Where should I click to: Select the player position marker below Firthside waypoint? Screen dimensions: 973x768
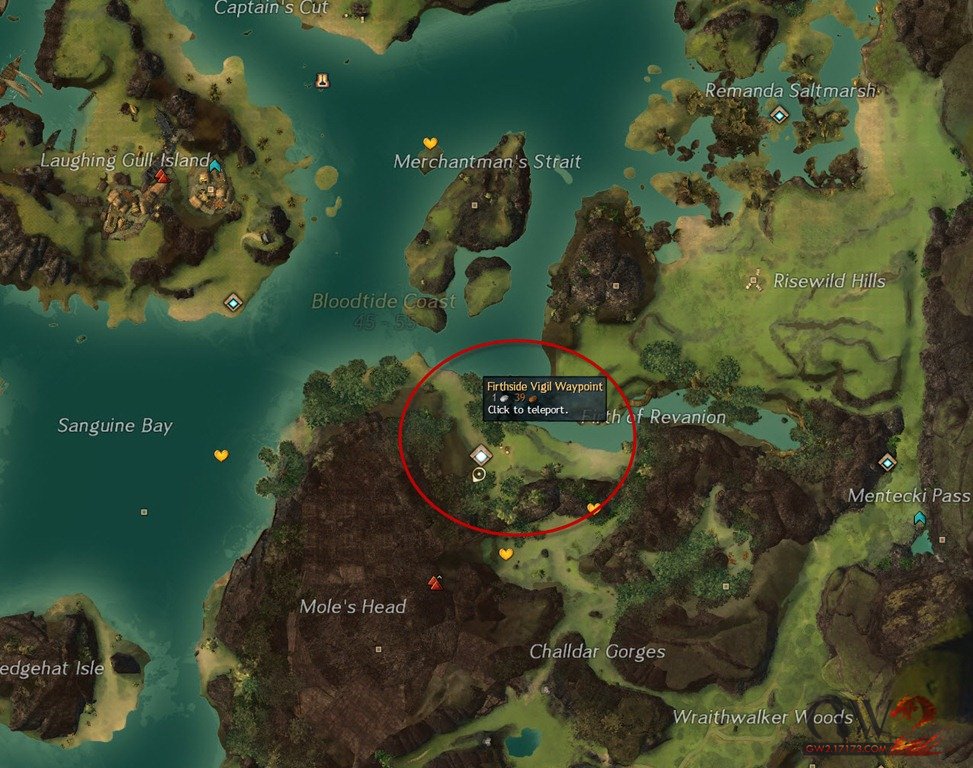[x=480, y=474]
